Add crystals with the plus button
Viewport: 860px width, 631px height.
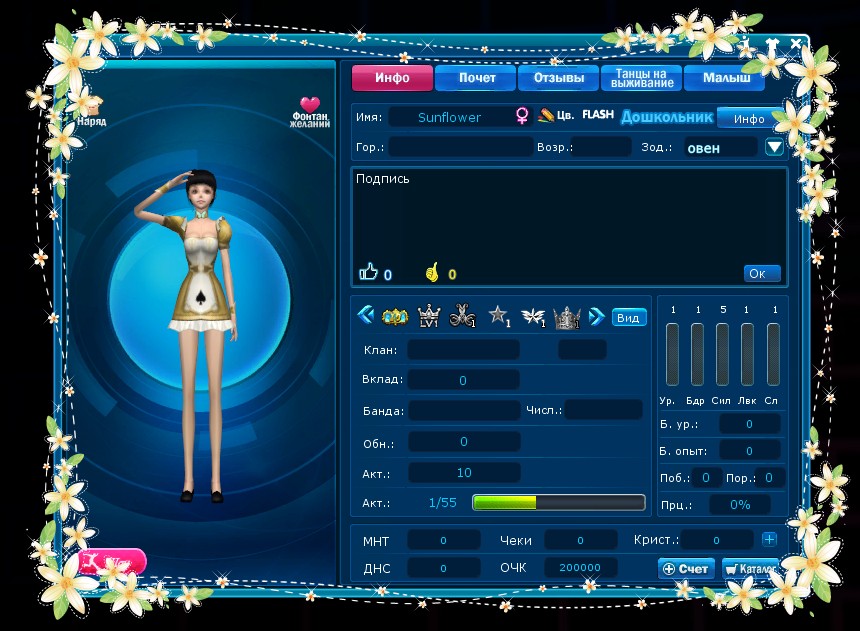coord(769,539)
